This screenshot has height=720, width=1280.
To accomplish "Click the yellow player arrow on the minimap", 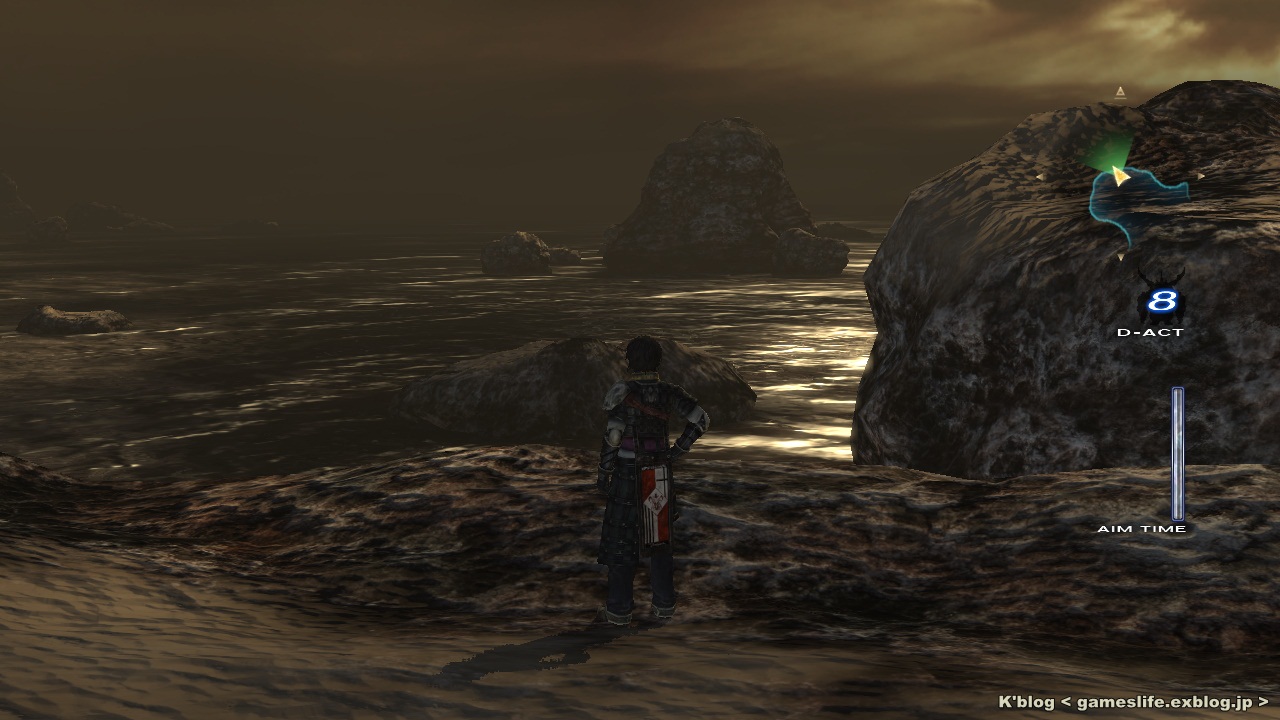I will click(x=1120, y=177).
